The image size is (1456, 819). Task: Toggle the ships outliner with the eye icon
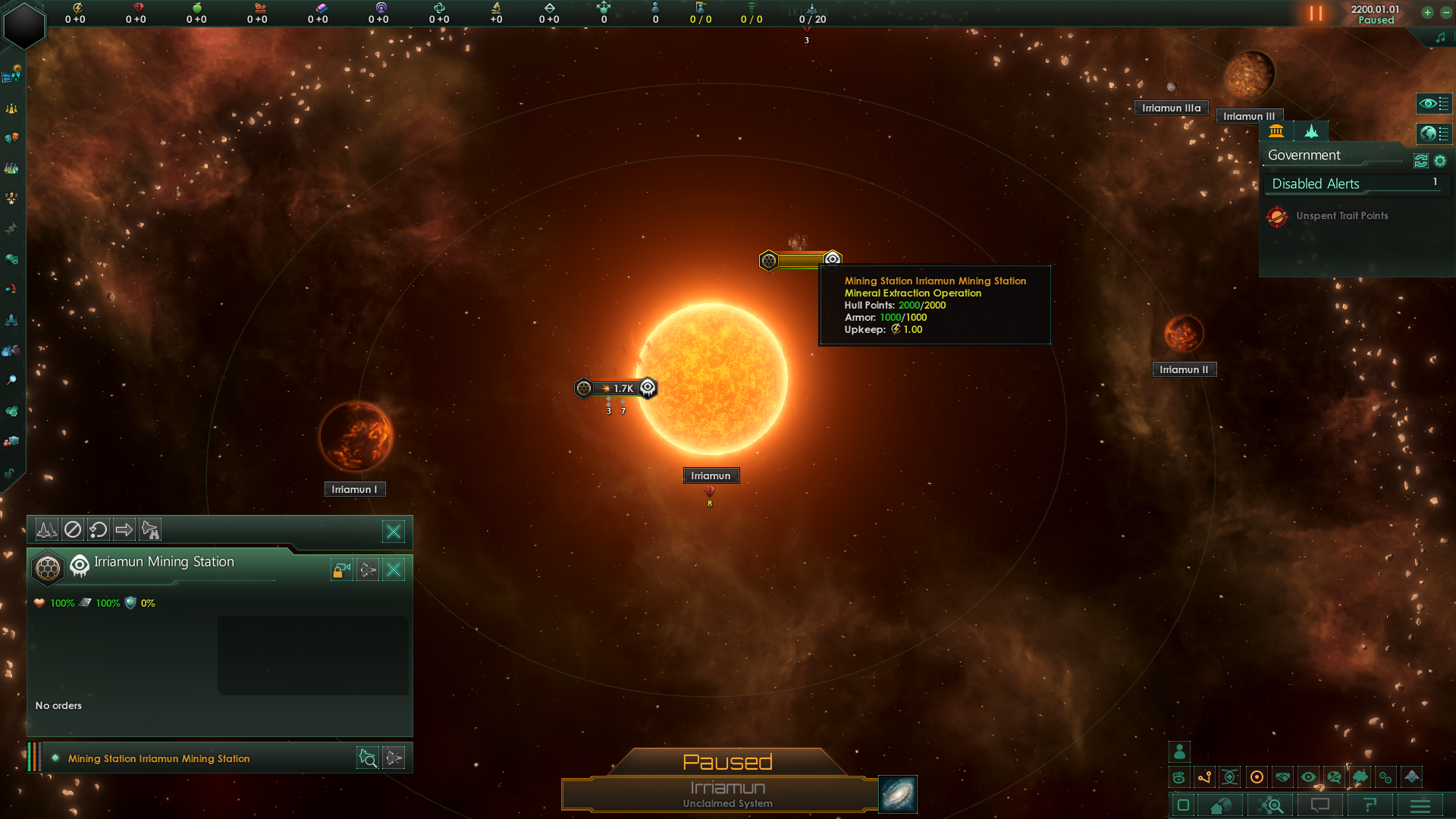[x=1435, y=104]
